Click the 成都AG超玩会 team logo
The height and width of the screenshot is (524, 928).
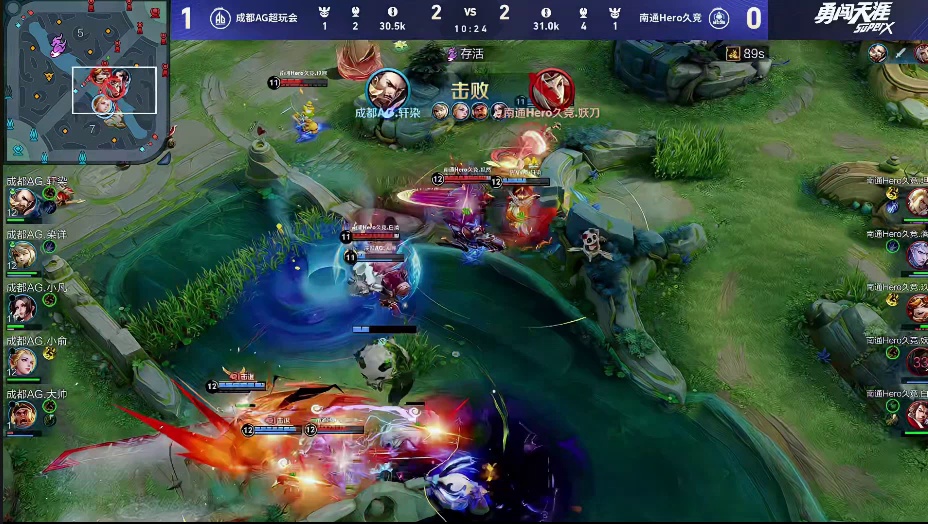[220, 18]
